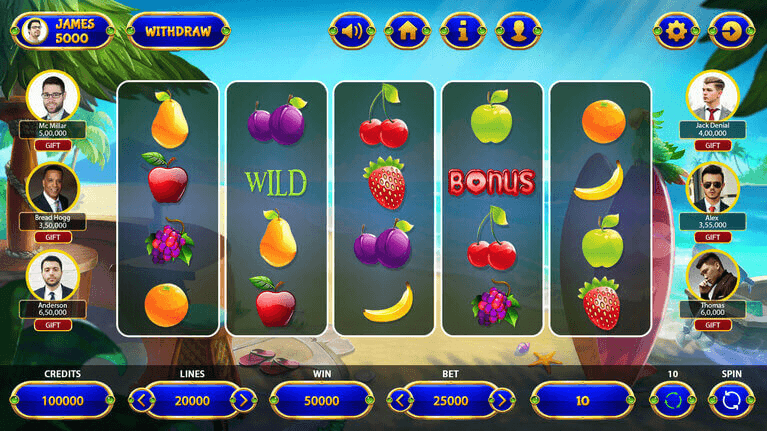Open the info panel
Viewport: 767px width, 431px height.
coord(462,31)
